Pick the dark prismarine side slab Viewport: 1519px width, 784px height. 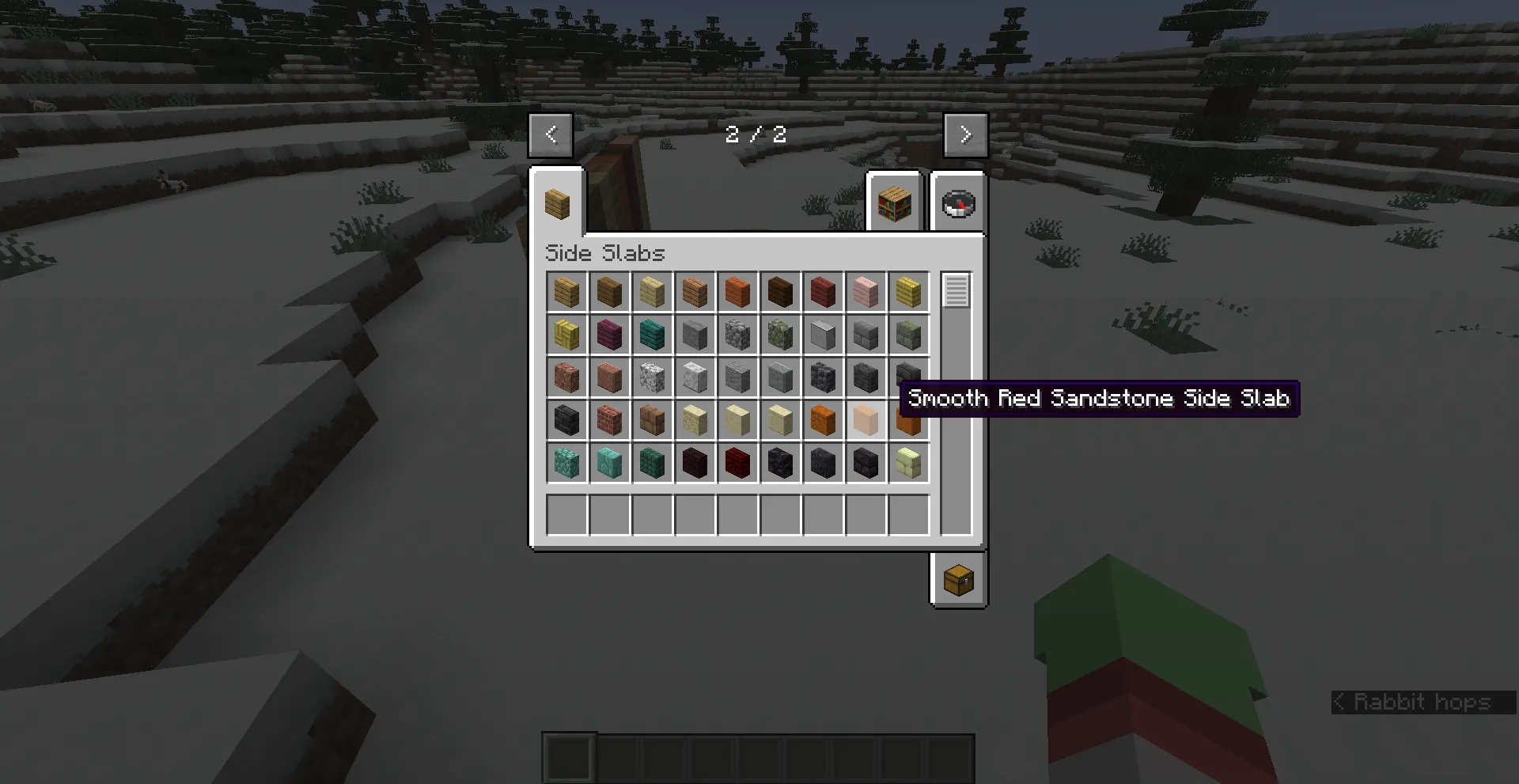652,464
